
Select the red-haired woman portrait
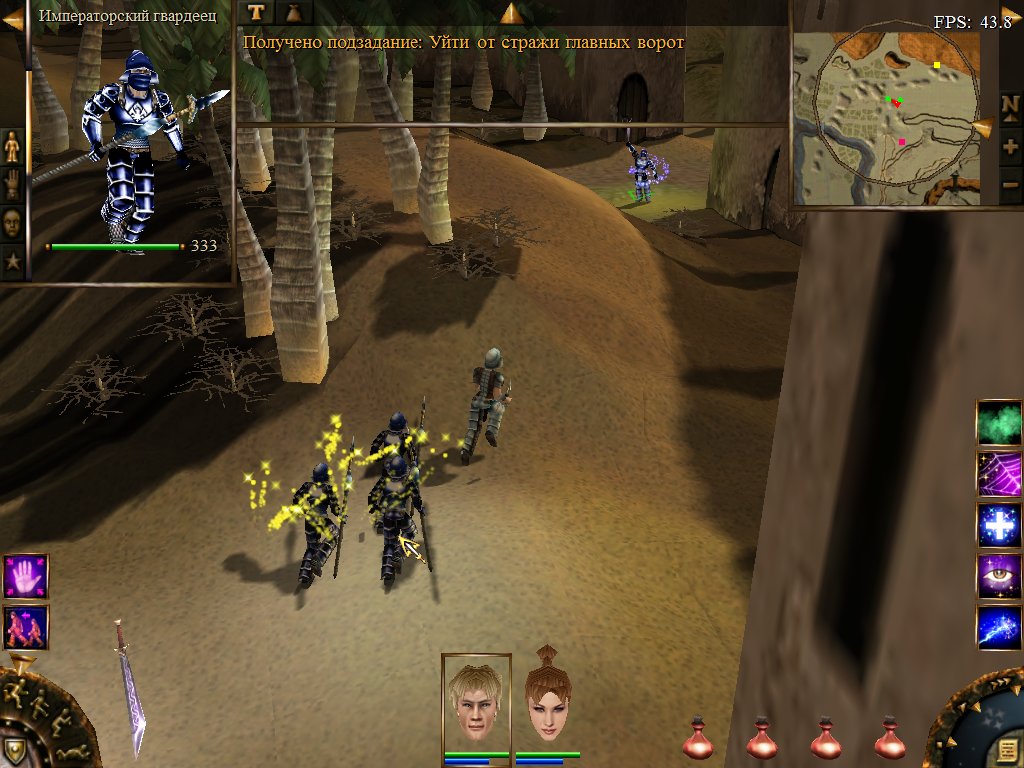[x=547, y=702]
